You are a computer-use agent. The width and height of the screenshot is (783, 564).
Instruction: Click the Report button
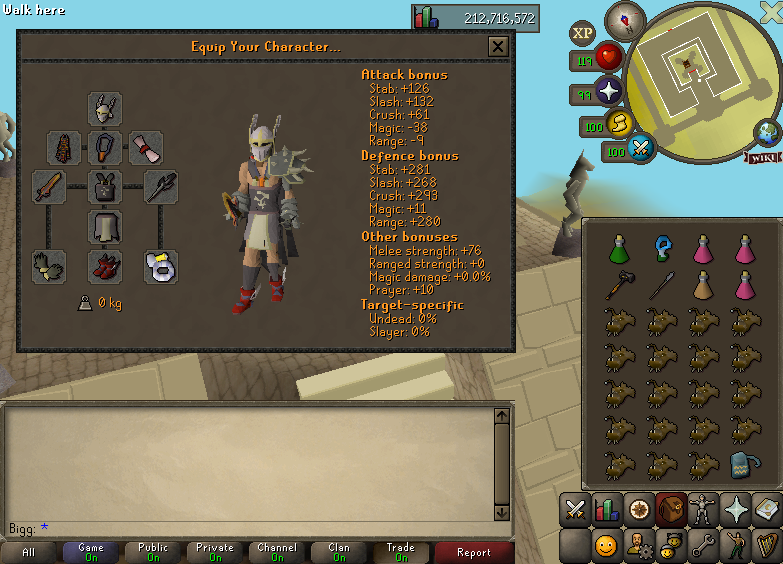click(474, 552)
